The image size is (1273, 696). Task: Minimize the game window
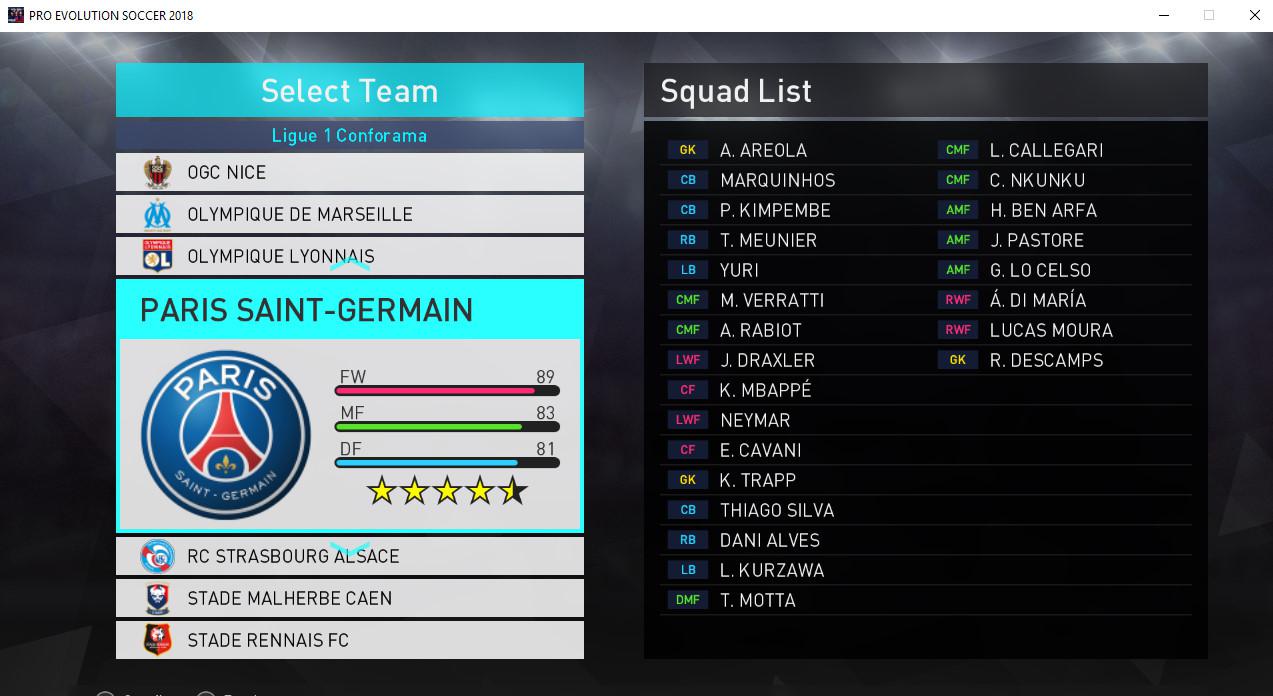point(1163,15)
